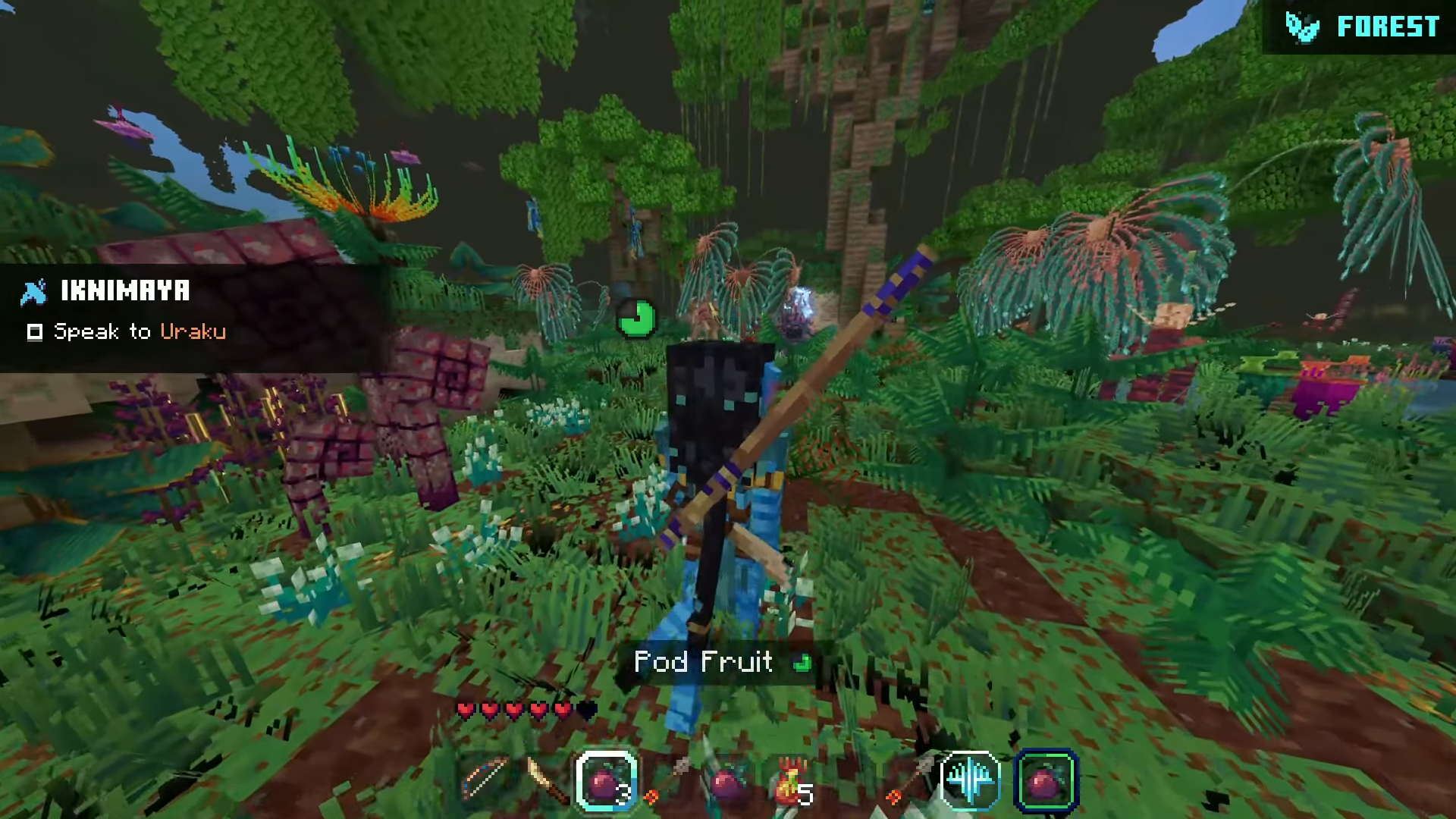The image size is (1456, 819).
Task: Open the Iknimaya quest tracker
Action: 126,290
